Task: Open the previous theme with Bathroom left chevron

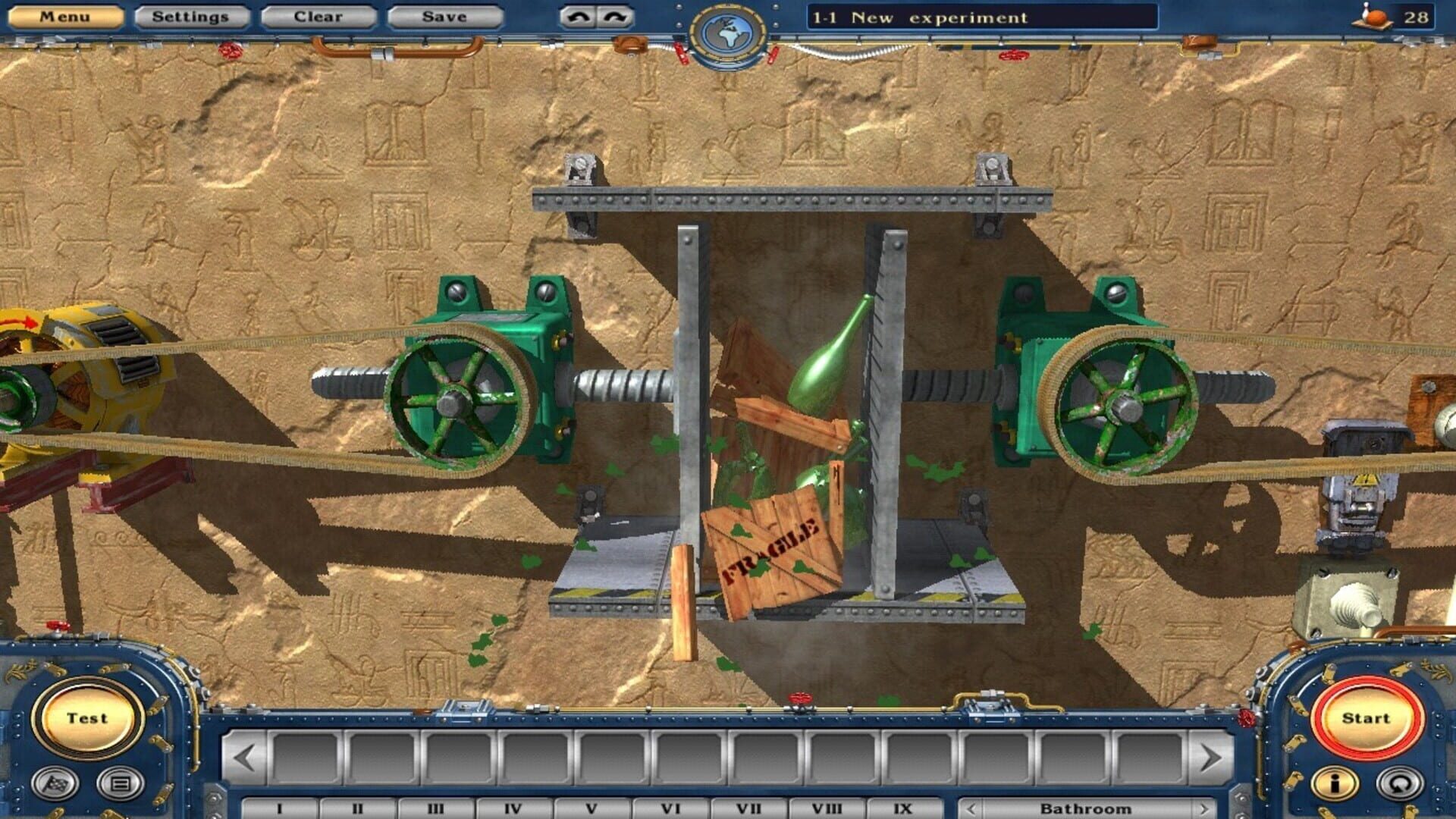Action: (973, 808)
